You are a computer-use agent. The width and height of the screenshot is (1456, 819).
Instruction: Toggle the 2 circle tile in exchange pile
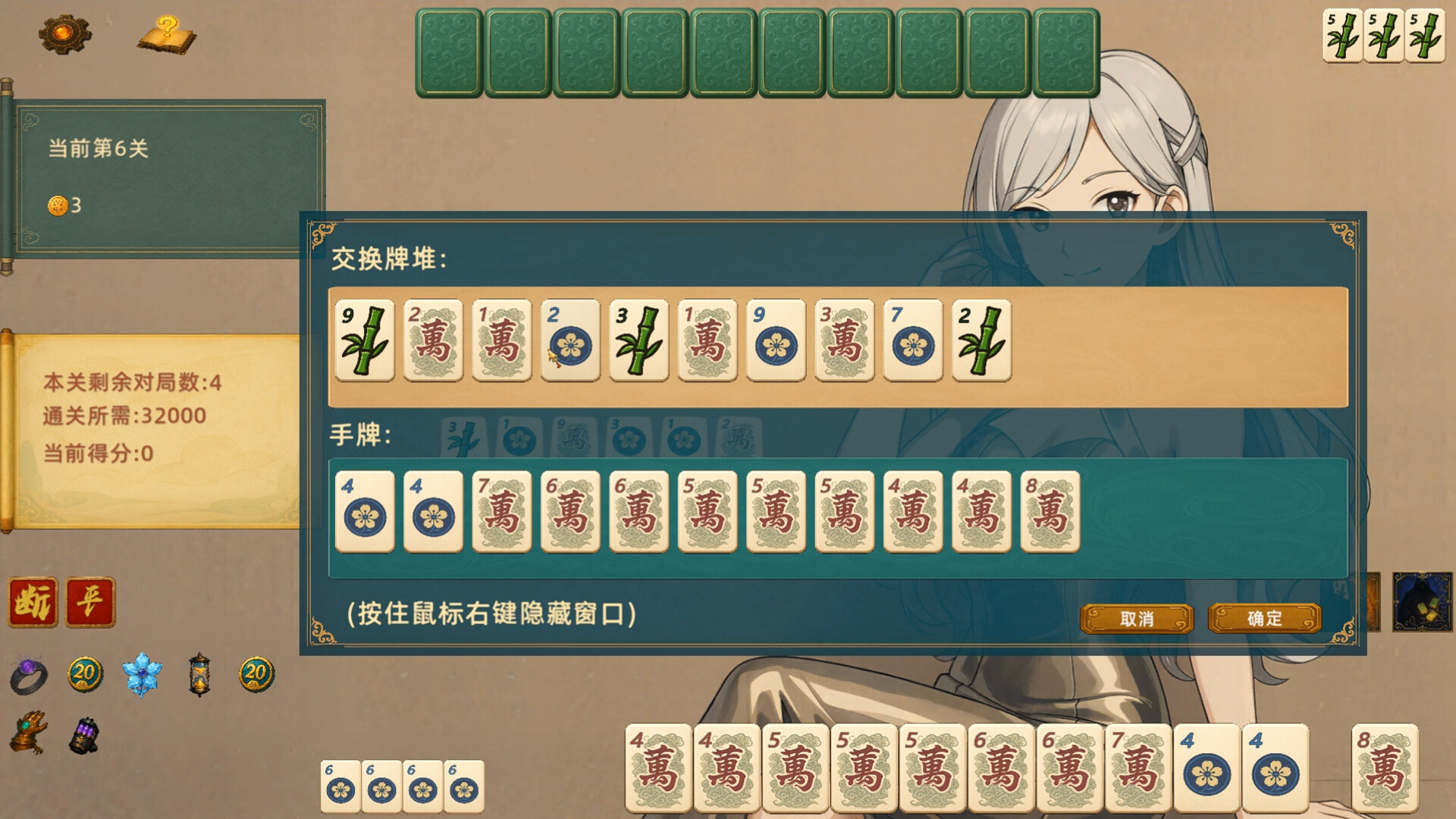pos(570,341)
